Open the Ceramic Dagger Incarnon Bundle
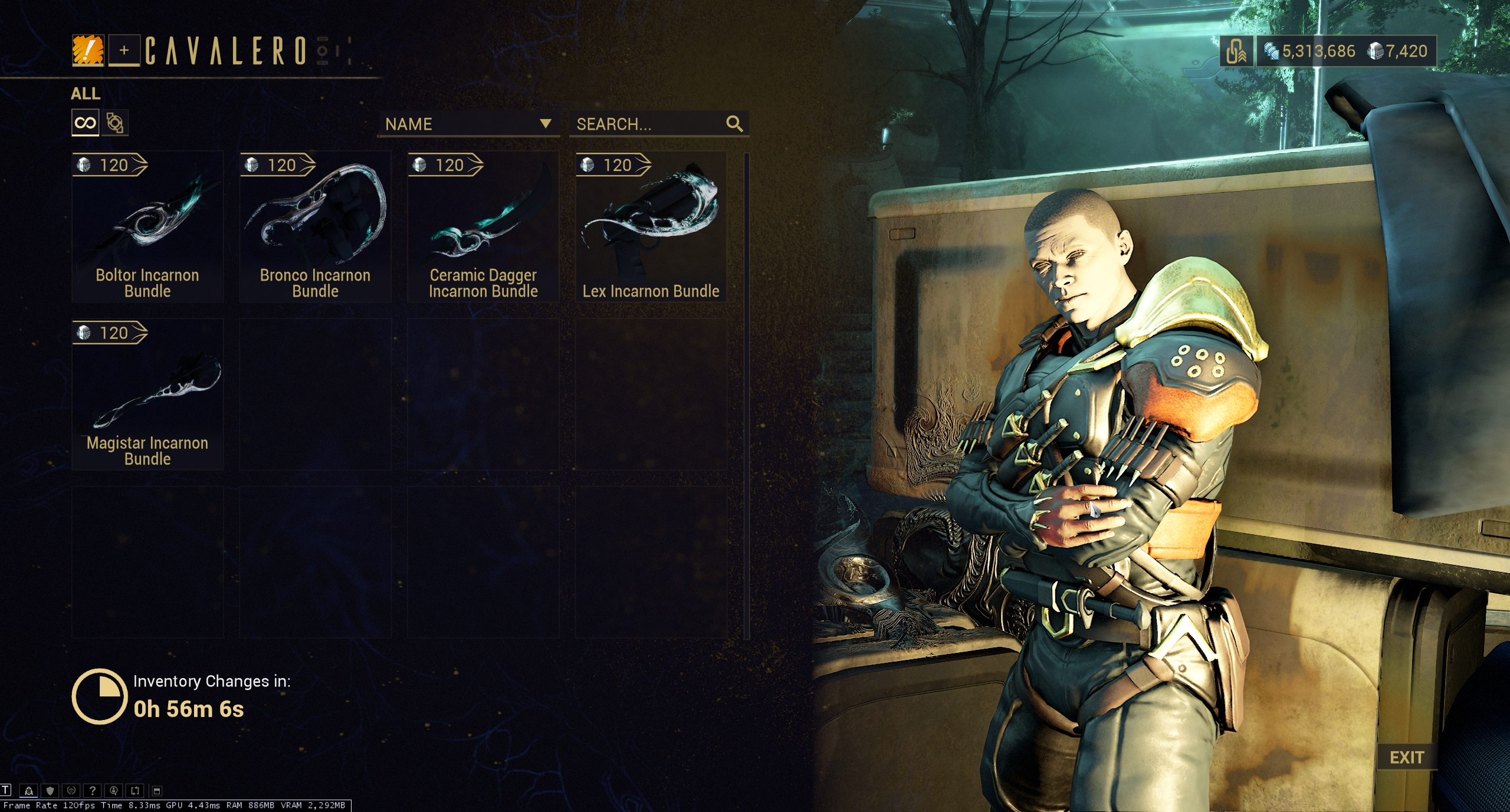1510x812 pixels. [483, 227]
